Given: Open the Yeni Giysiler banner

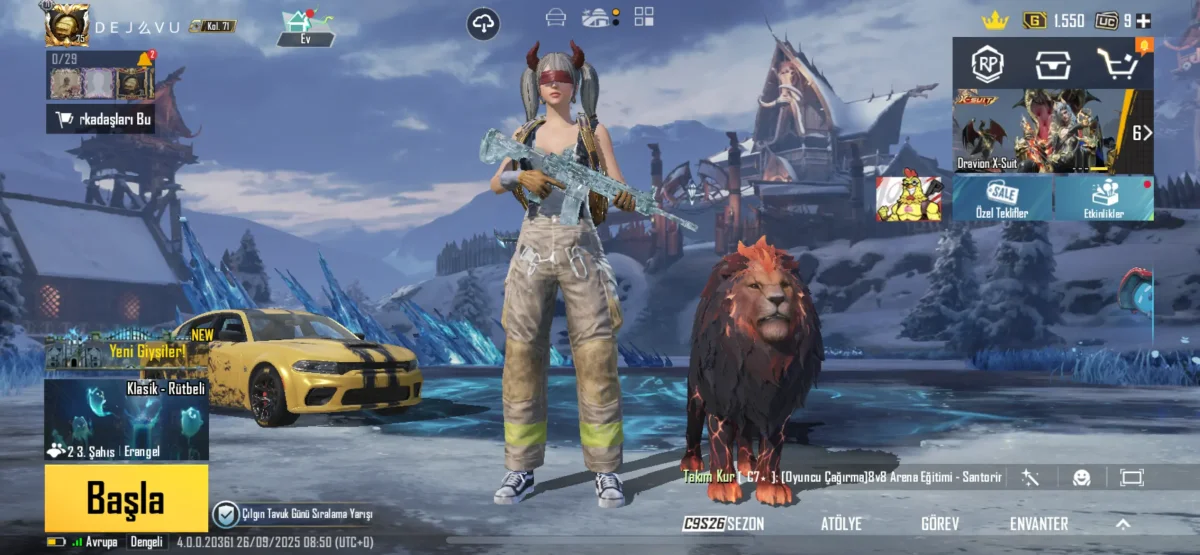Looking at the screenshot, I should 126,349.
